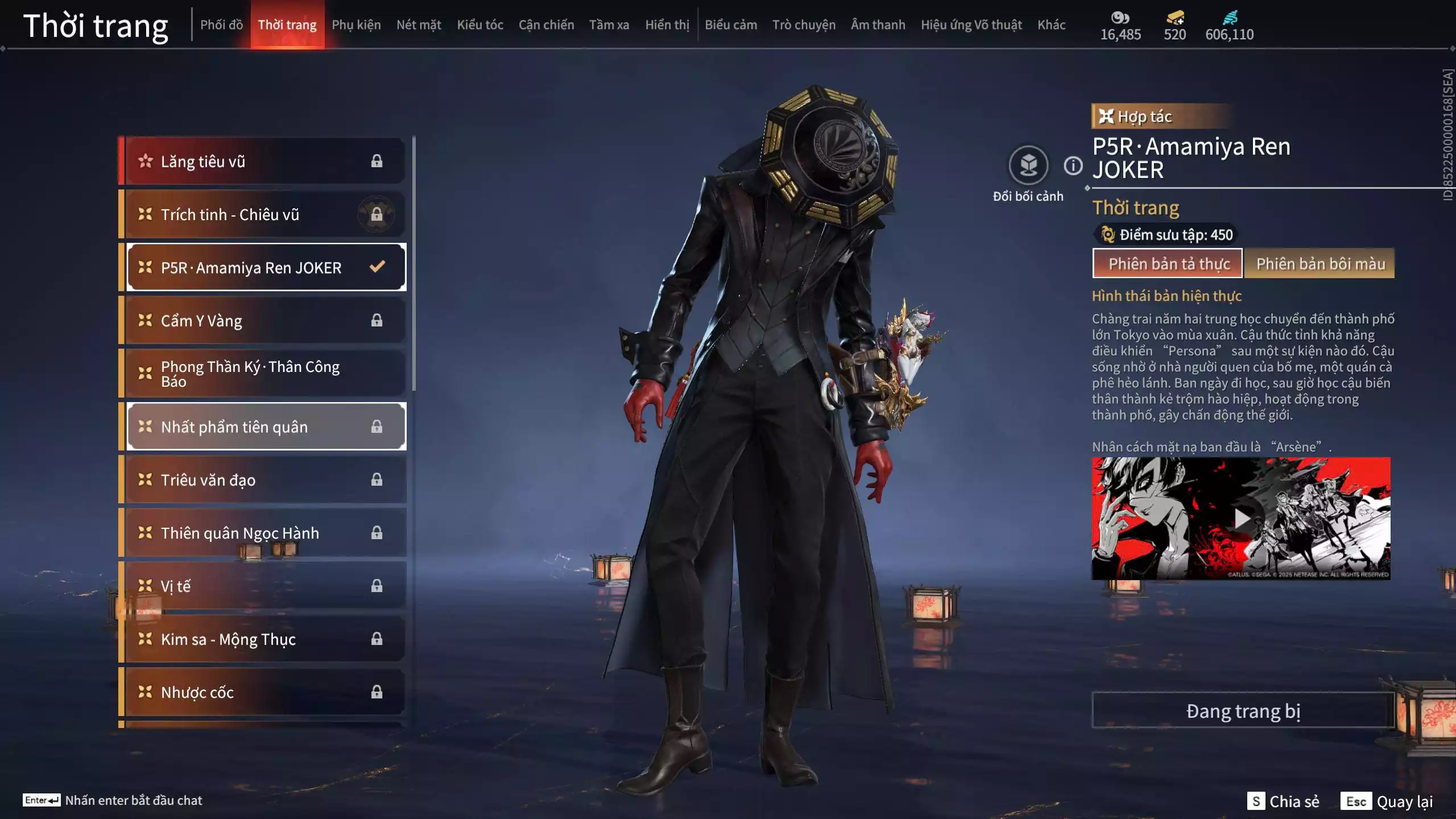This screenshot has width=1456, height=819.
Task: Select the Kiểu tóc tab
Action: click(480, 25)
